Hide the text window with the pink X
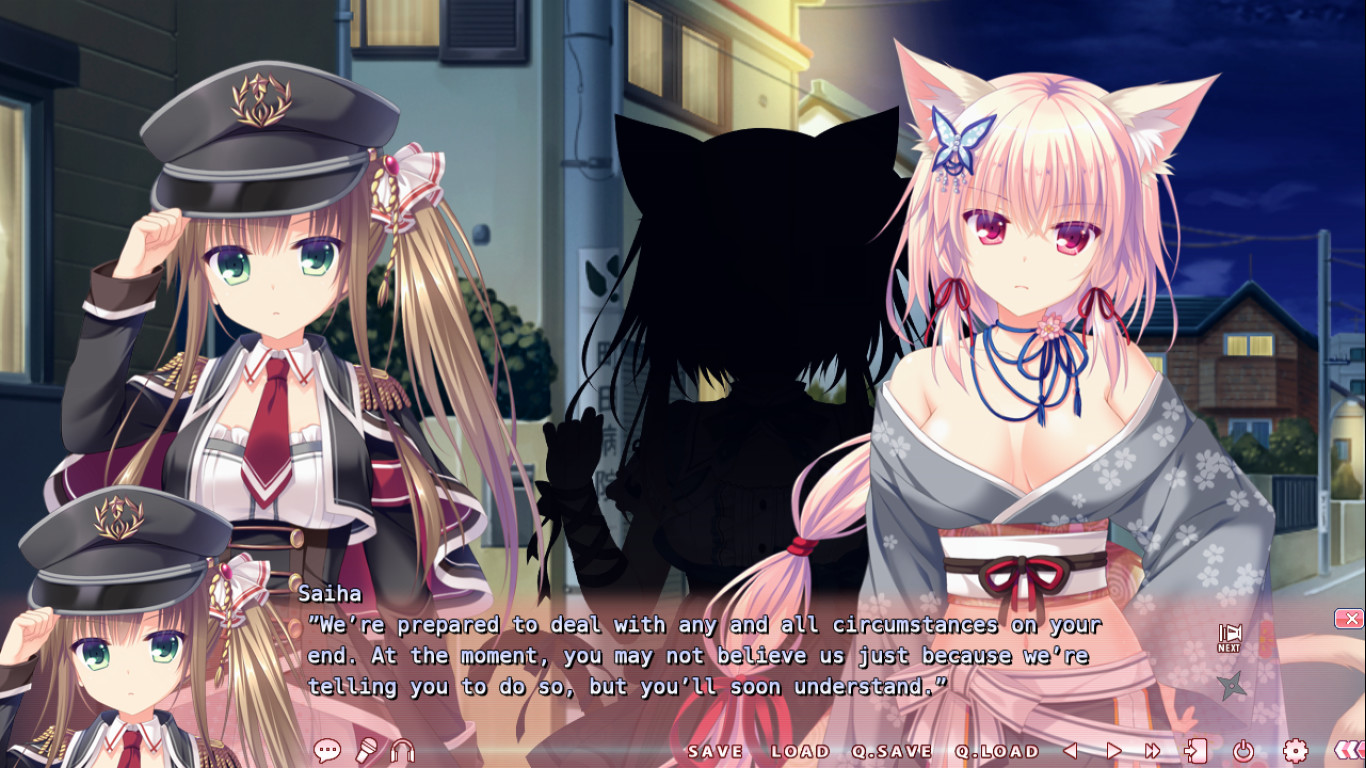This screenshot has height=768, width=1366. pyautogui.click(x=1351, y=619)
